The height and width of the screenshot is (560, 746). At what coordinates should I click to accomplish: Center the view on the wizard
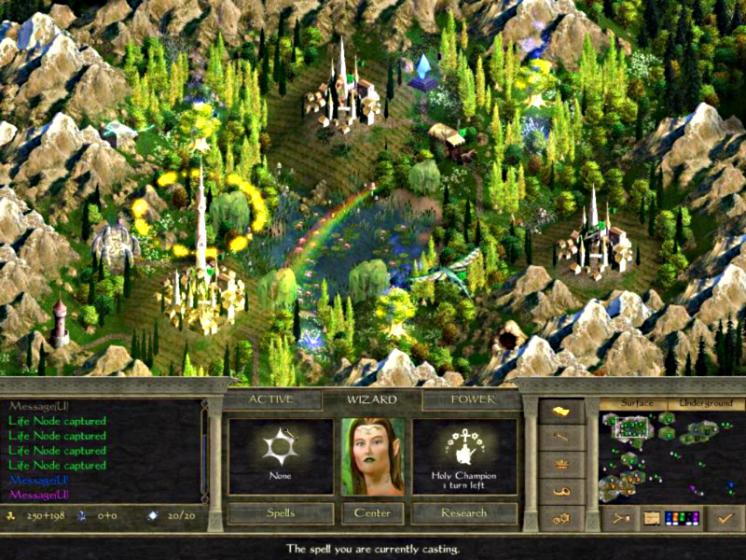(372, 513)
